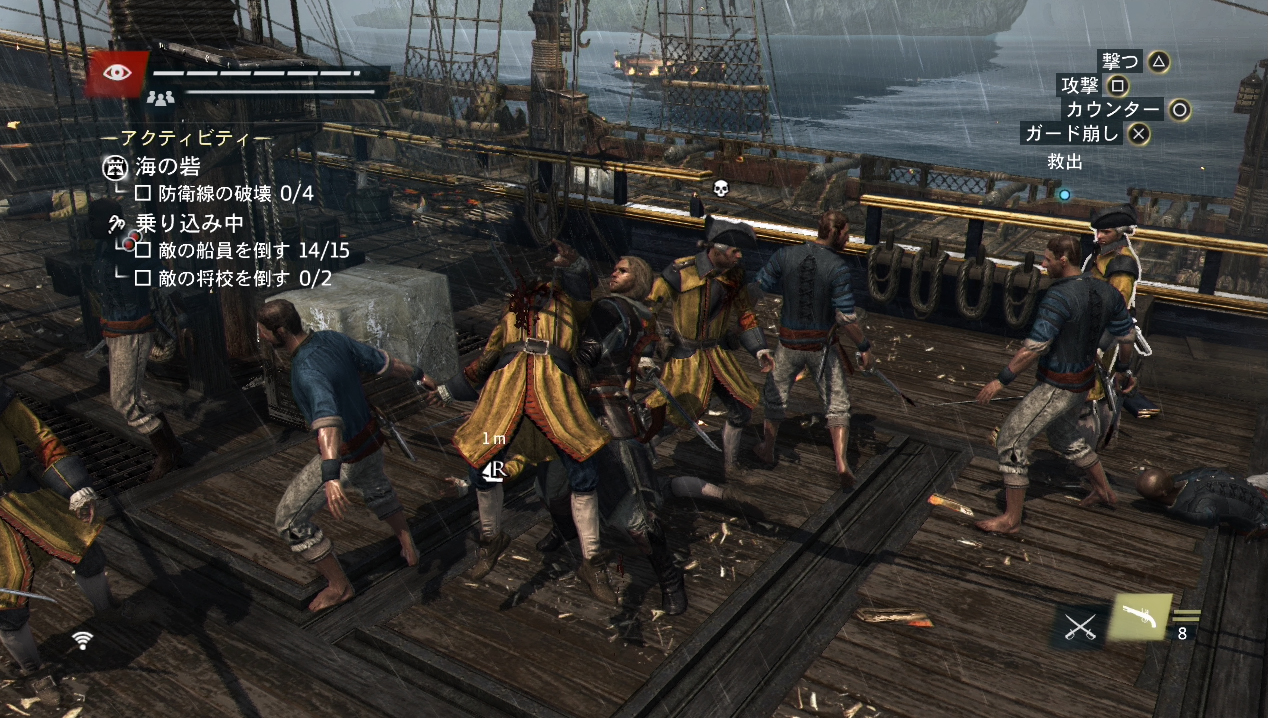The image size is (1268, 718).
Task: Click the 敵の将校を倒す objective checkbox
Action: [x=143, y=277]
